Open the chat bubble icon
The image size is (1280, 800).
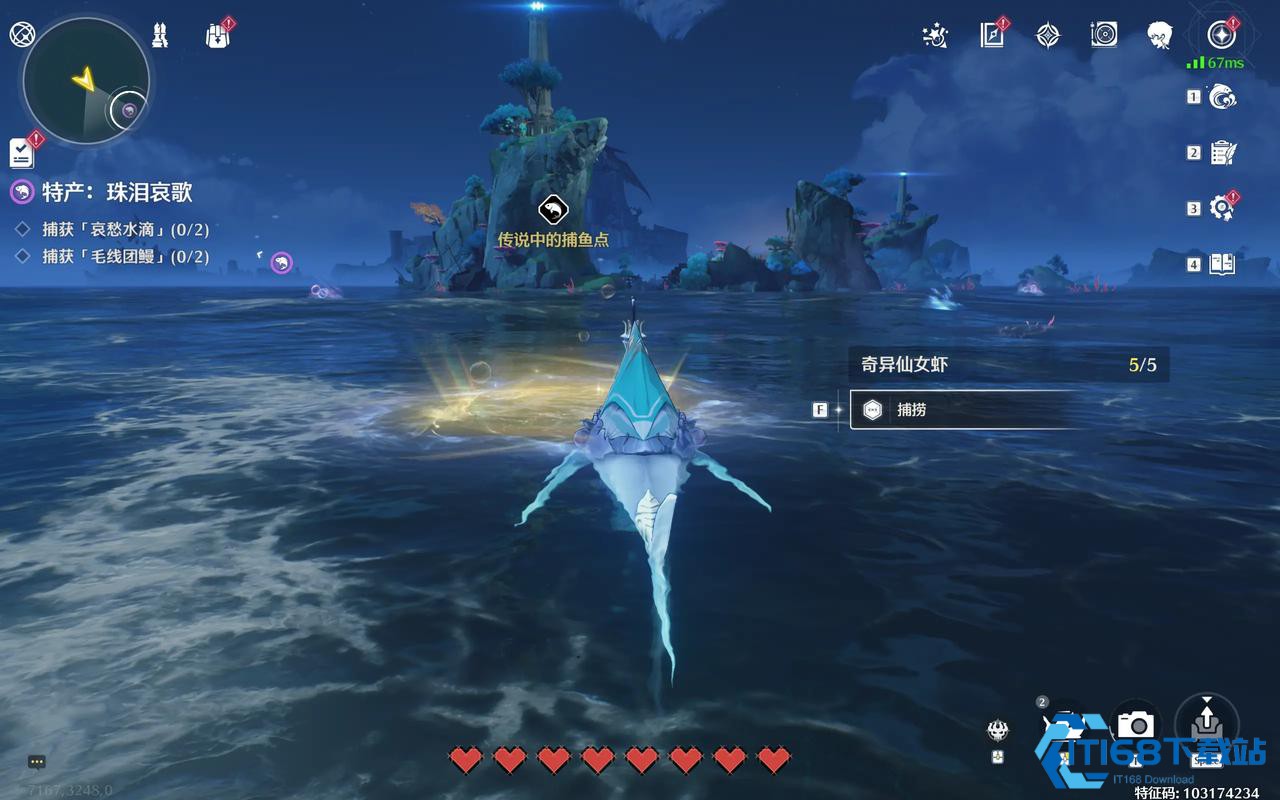pos(37,762)
